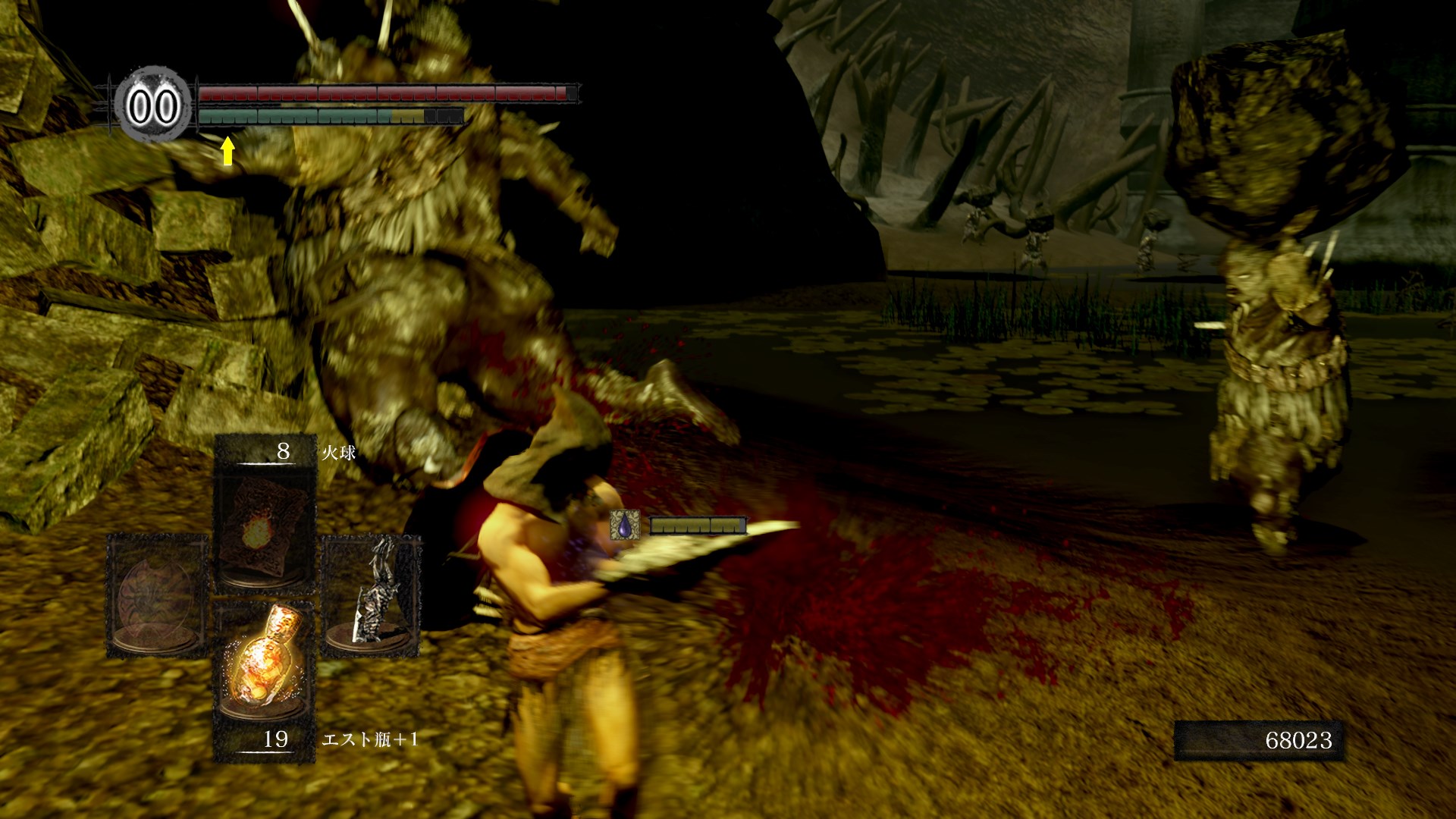Select the right-hand weapon equipment slot
Viewport: 1456px width, 819px height.
pos(372,595)
